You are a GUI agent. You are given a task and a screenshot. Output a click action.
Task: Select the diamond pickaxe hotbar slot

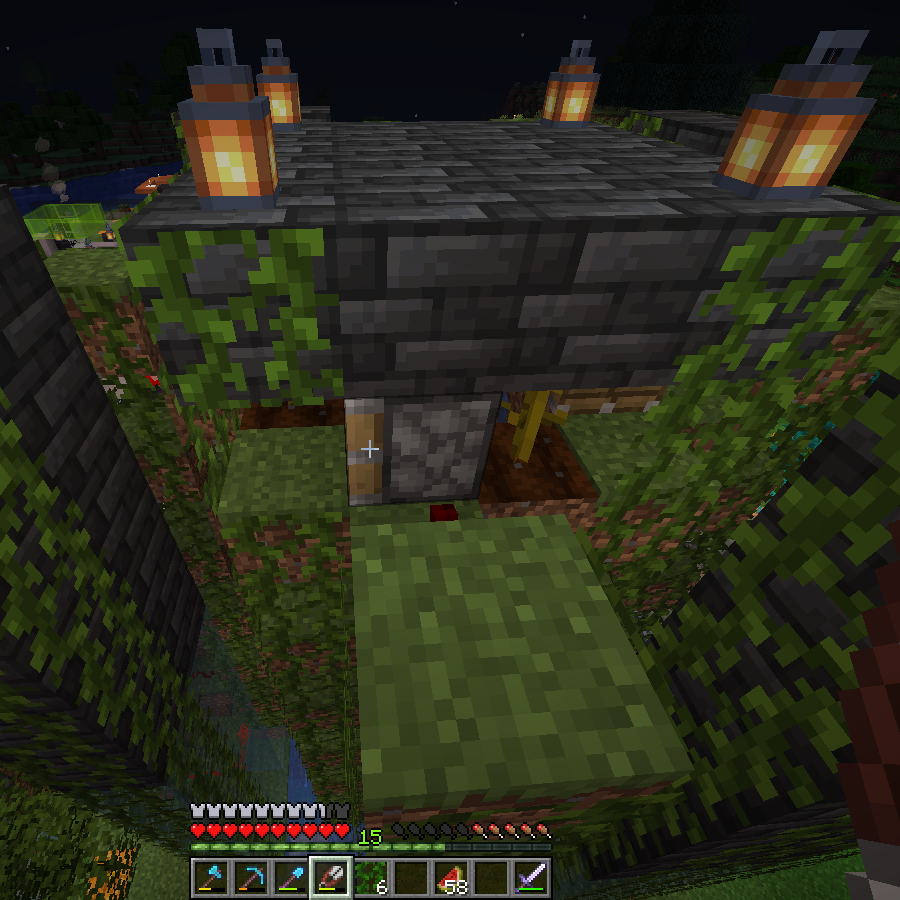click(x=250, y=878)
